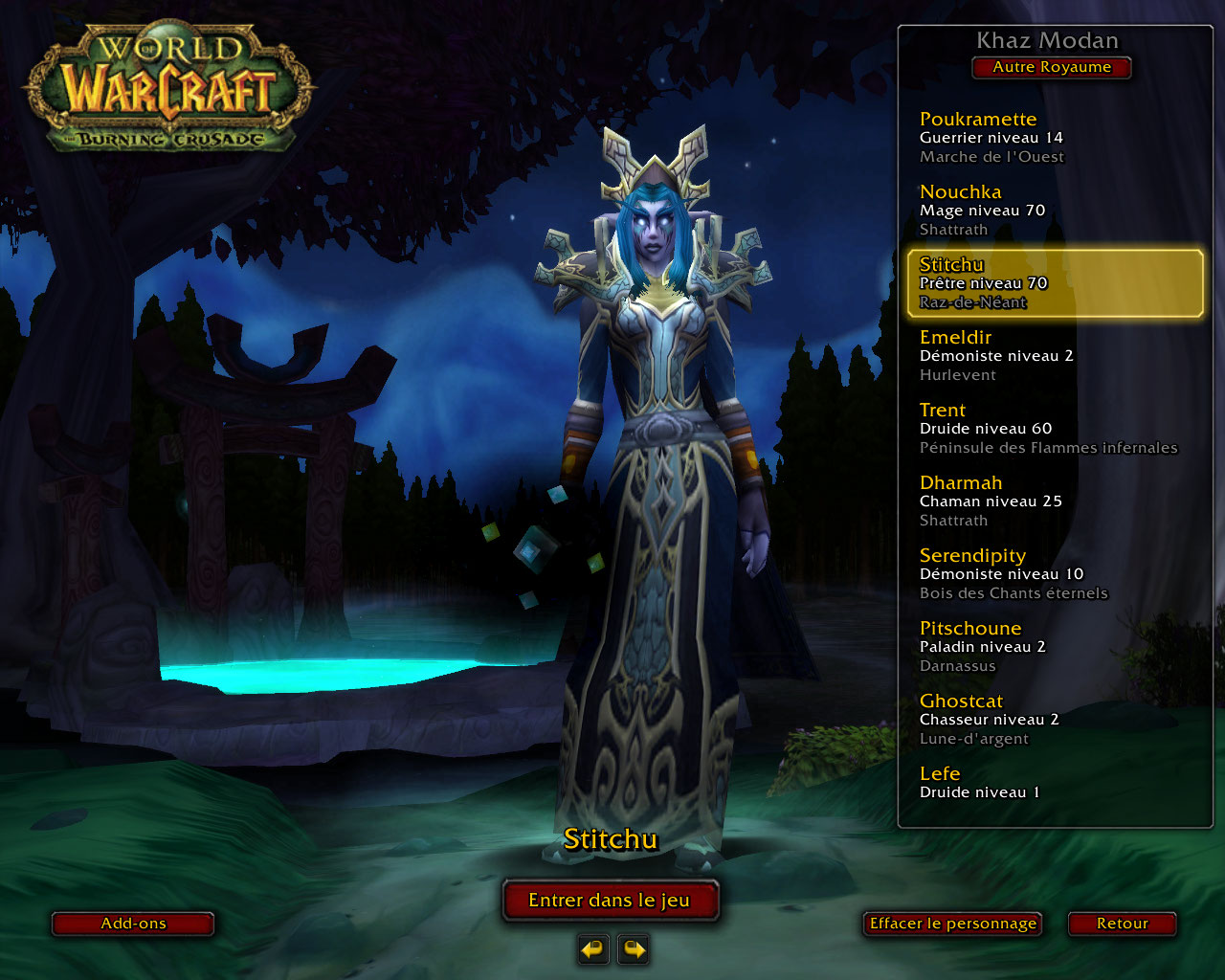The width and height of the screenshot is (1225, 980).
Task: Select Trent the level 60 druid
Action: pos(1053,428)
